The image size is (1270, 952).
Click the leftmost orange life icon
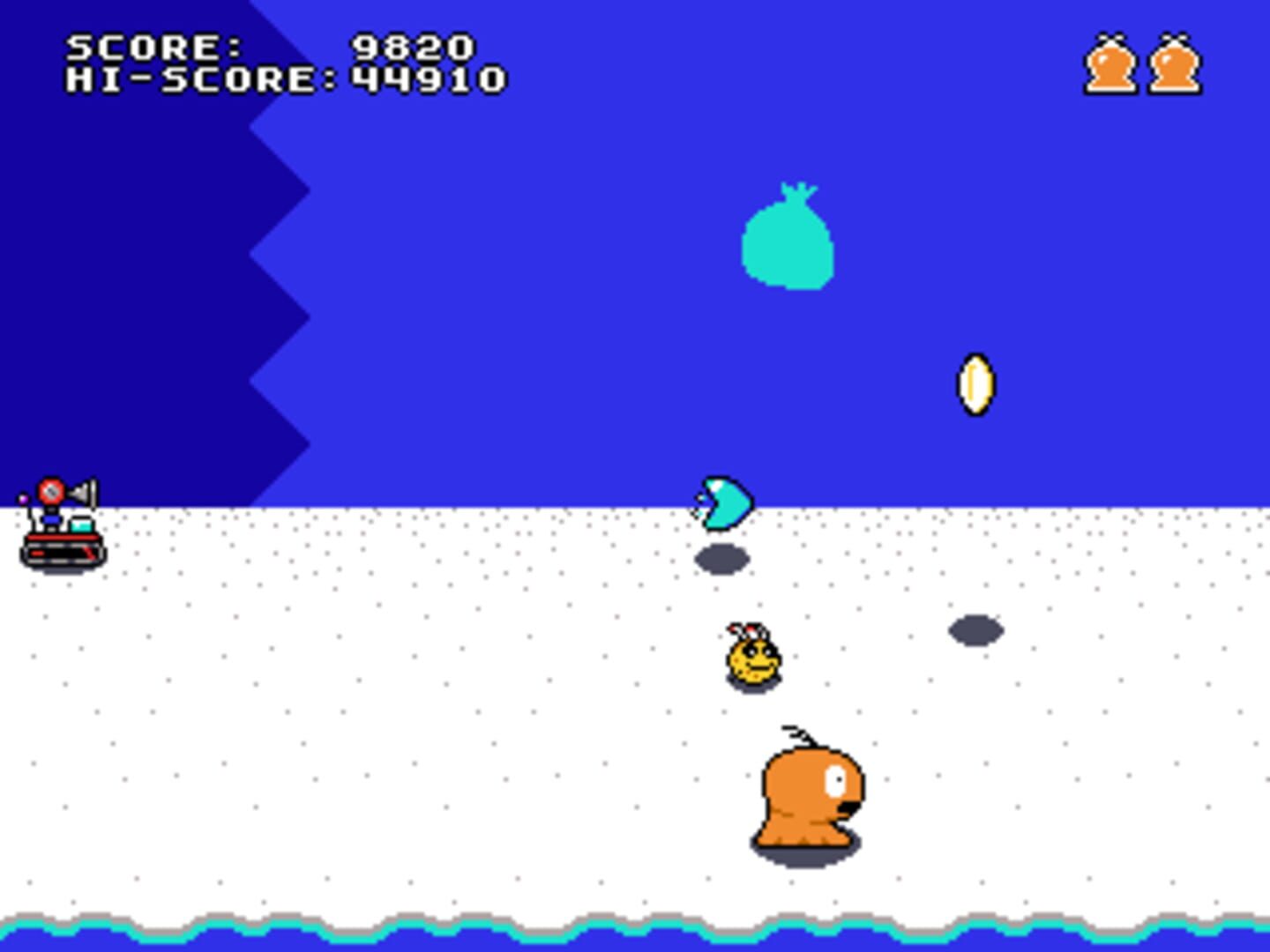point(1111,62)
